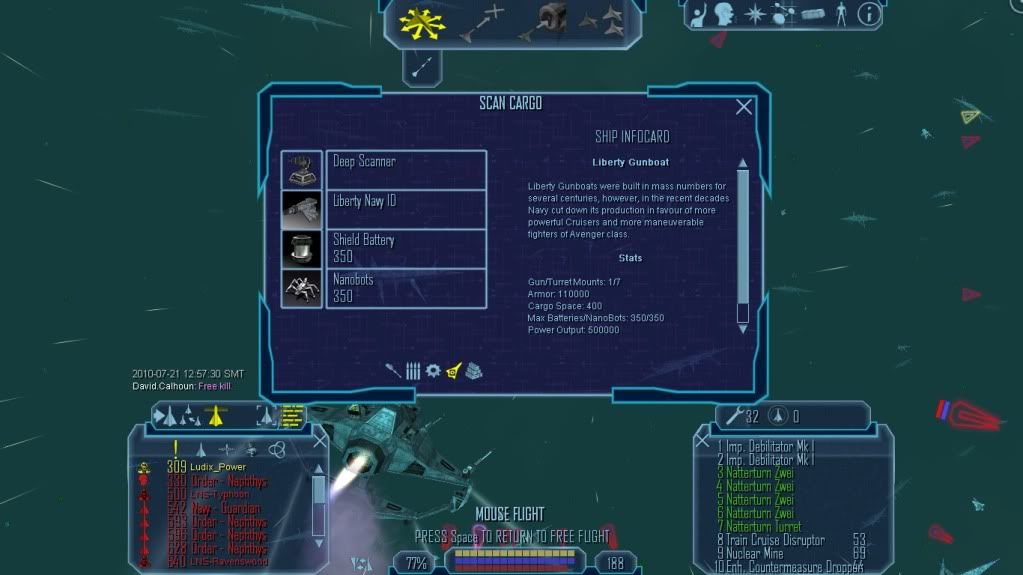Activate the Dock maneuver icon
The height and width of the screenshot is (575, 1023).
543,22
